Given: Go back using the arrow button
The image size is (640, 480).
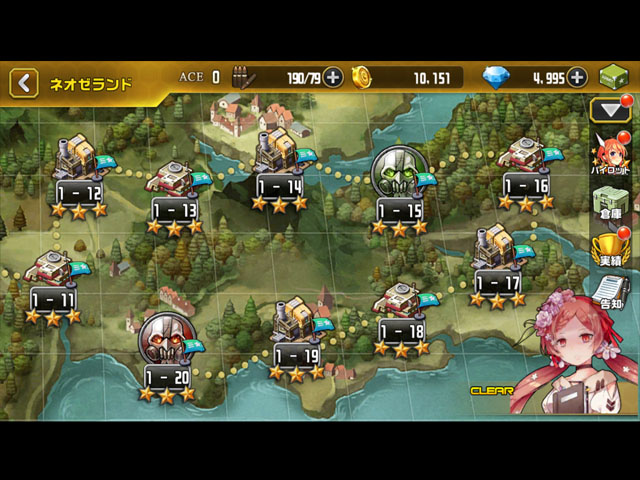Looking at the screenshot, I should click(24, 82).
